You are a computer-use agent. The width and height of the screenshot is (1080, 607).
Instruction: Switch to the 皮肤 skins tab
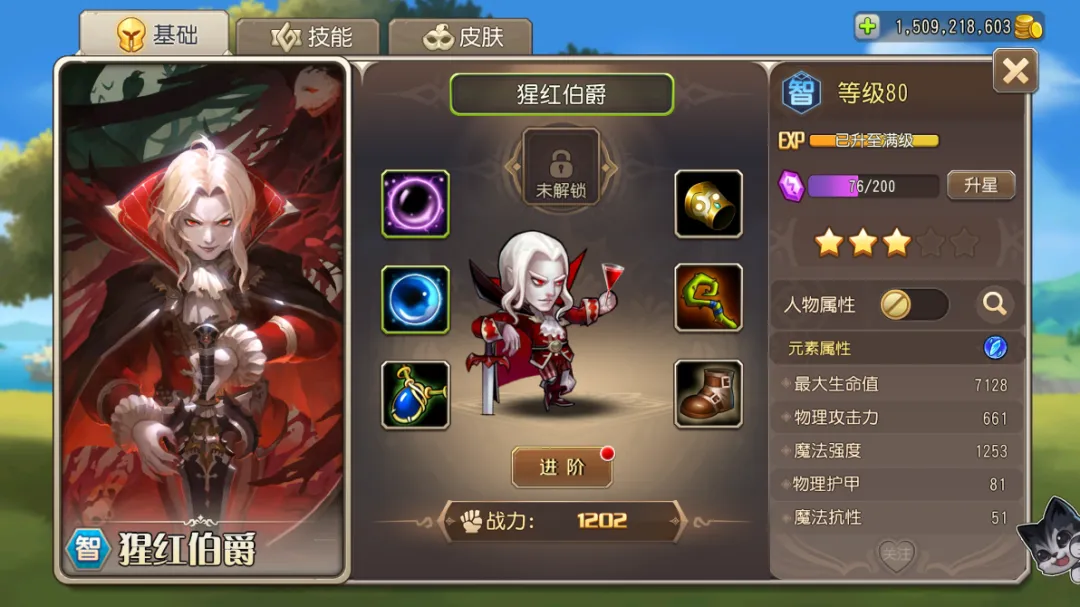461,37
